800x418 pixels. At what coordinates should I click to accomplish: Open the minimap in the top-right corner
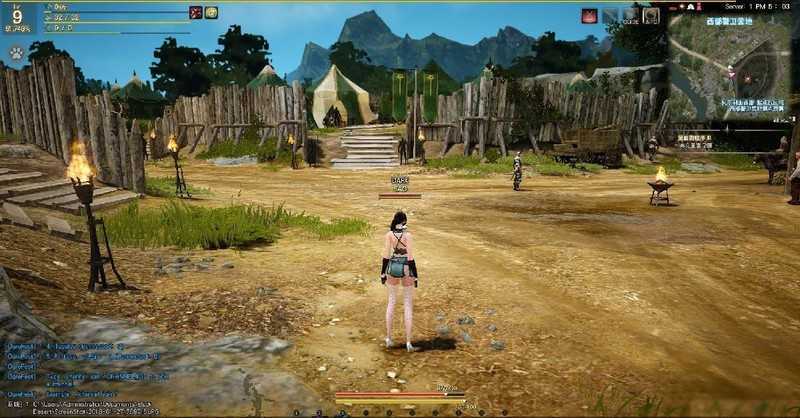[x=729, y=72]
